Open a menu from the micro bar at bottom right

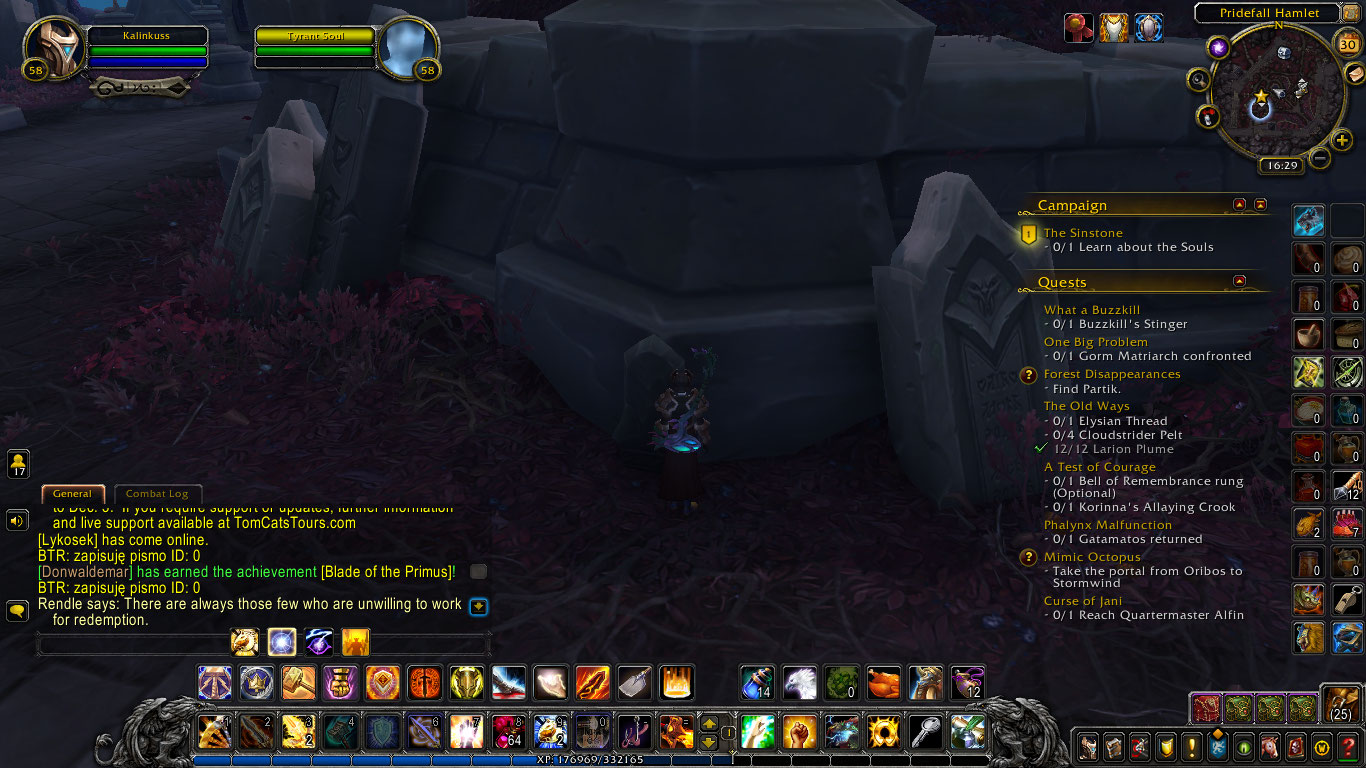pyautogui.click(x=1088, y=748)
